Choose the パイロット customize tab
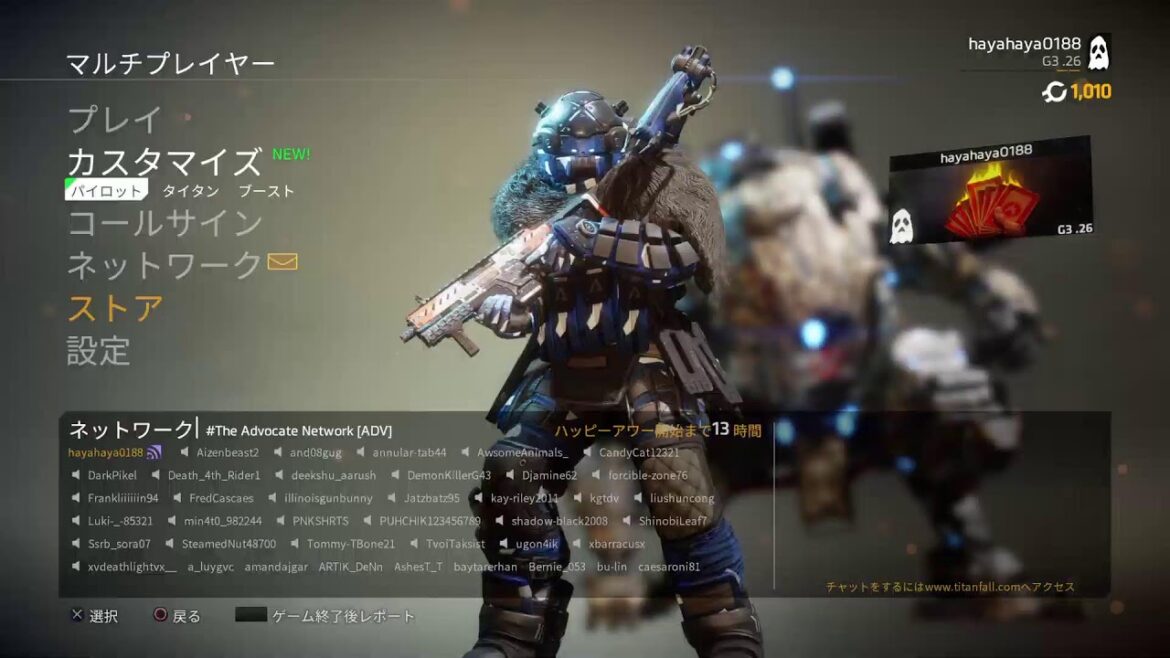Image resolution: width=1170 pixels, height=658 pixels. 105,190
